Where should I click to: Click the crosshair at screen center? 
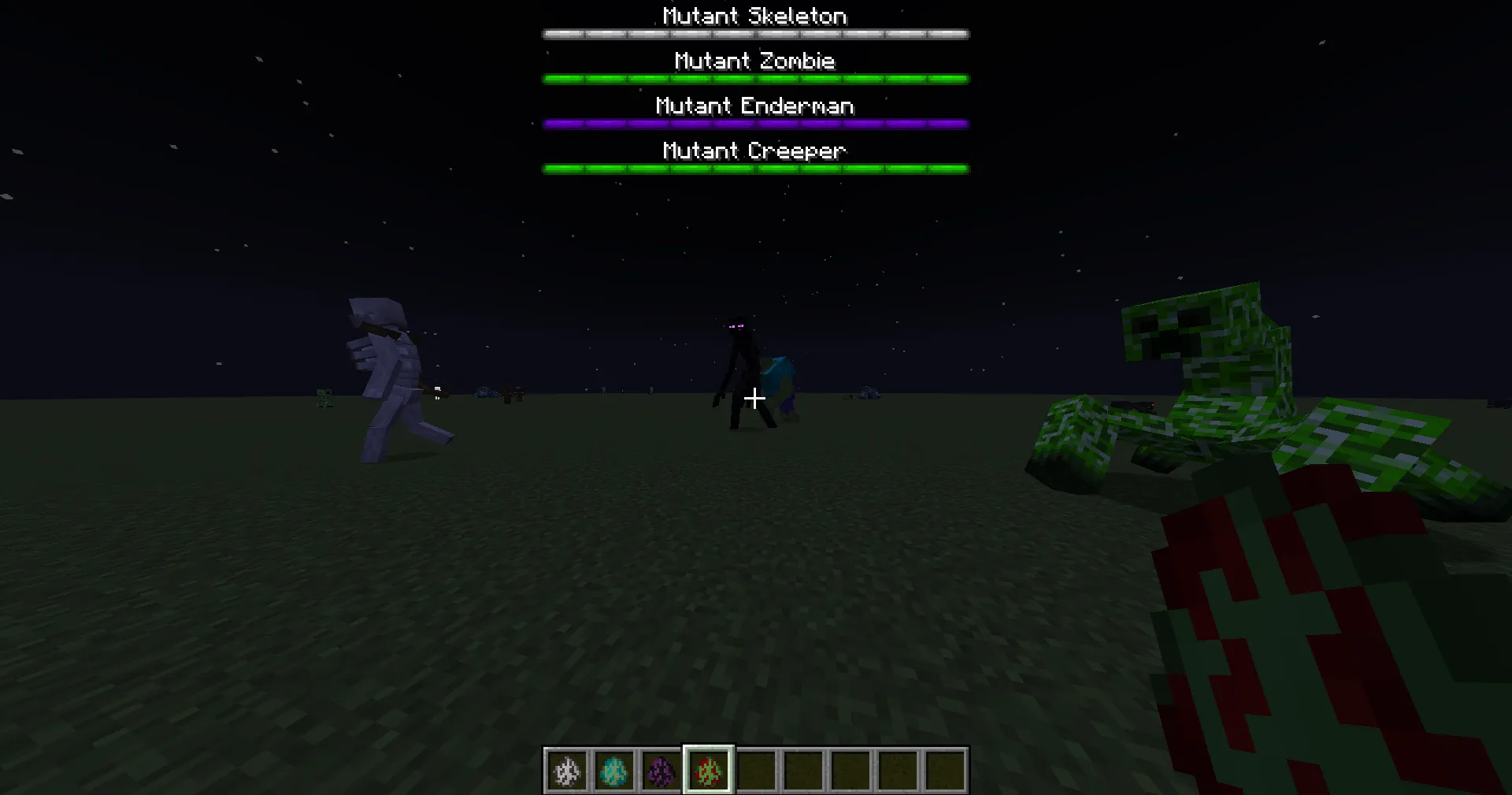[x=754, y=397]
